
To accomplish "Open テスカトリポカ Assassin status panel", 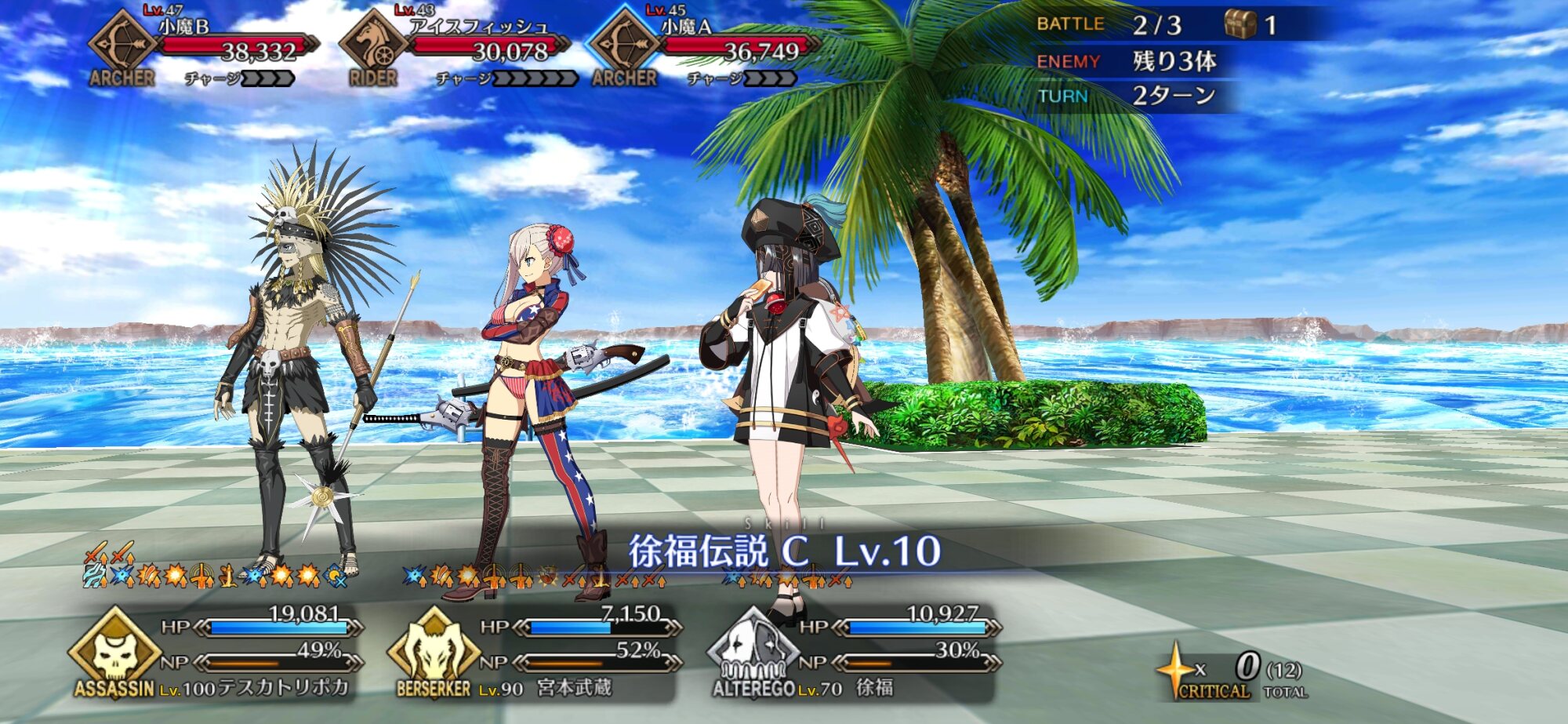I will pos(216,653).
